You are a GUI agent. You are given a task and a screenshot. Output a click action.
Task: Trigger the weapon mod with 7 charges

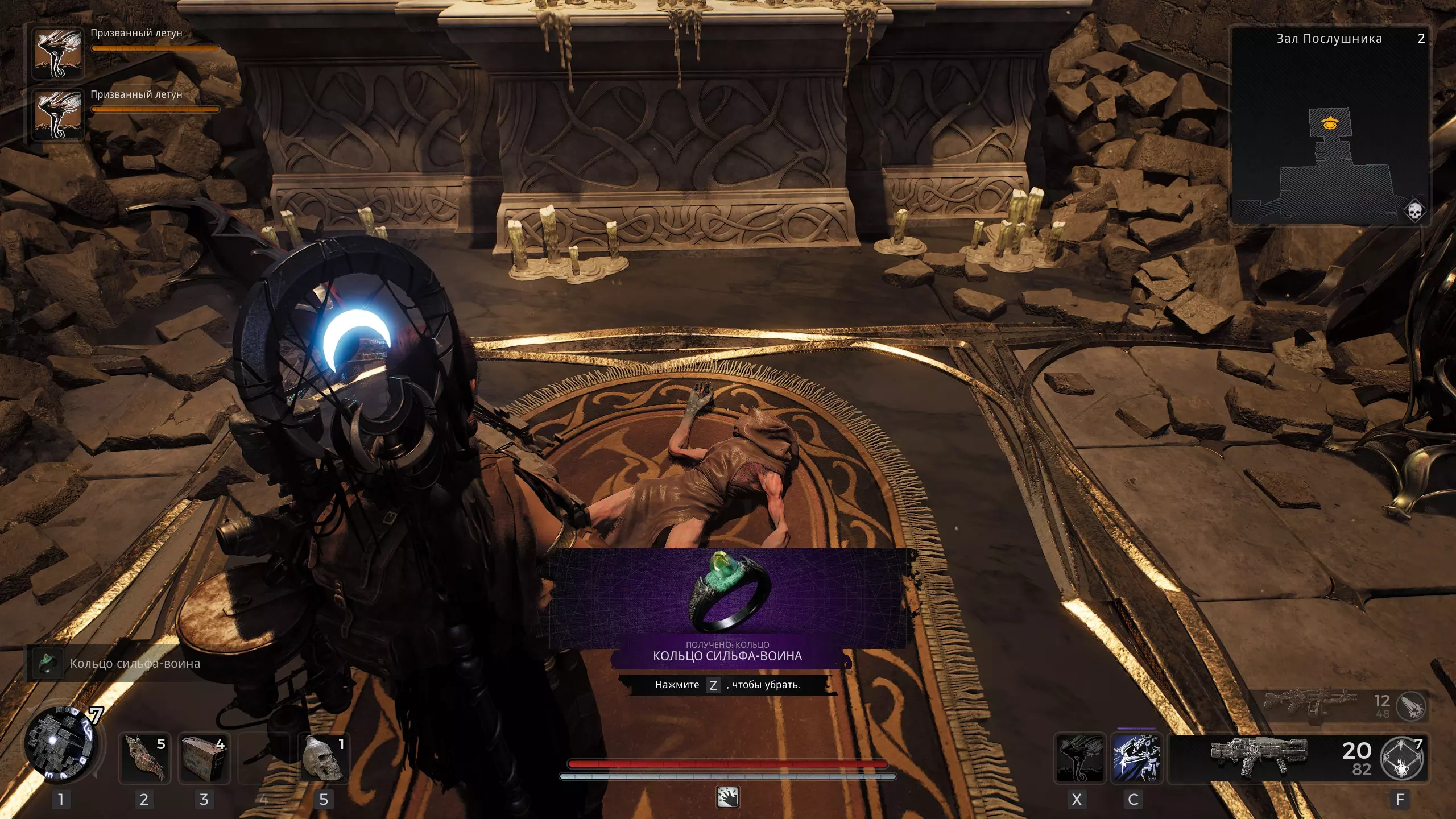[1403, 759]
